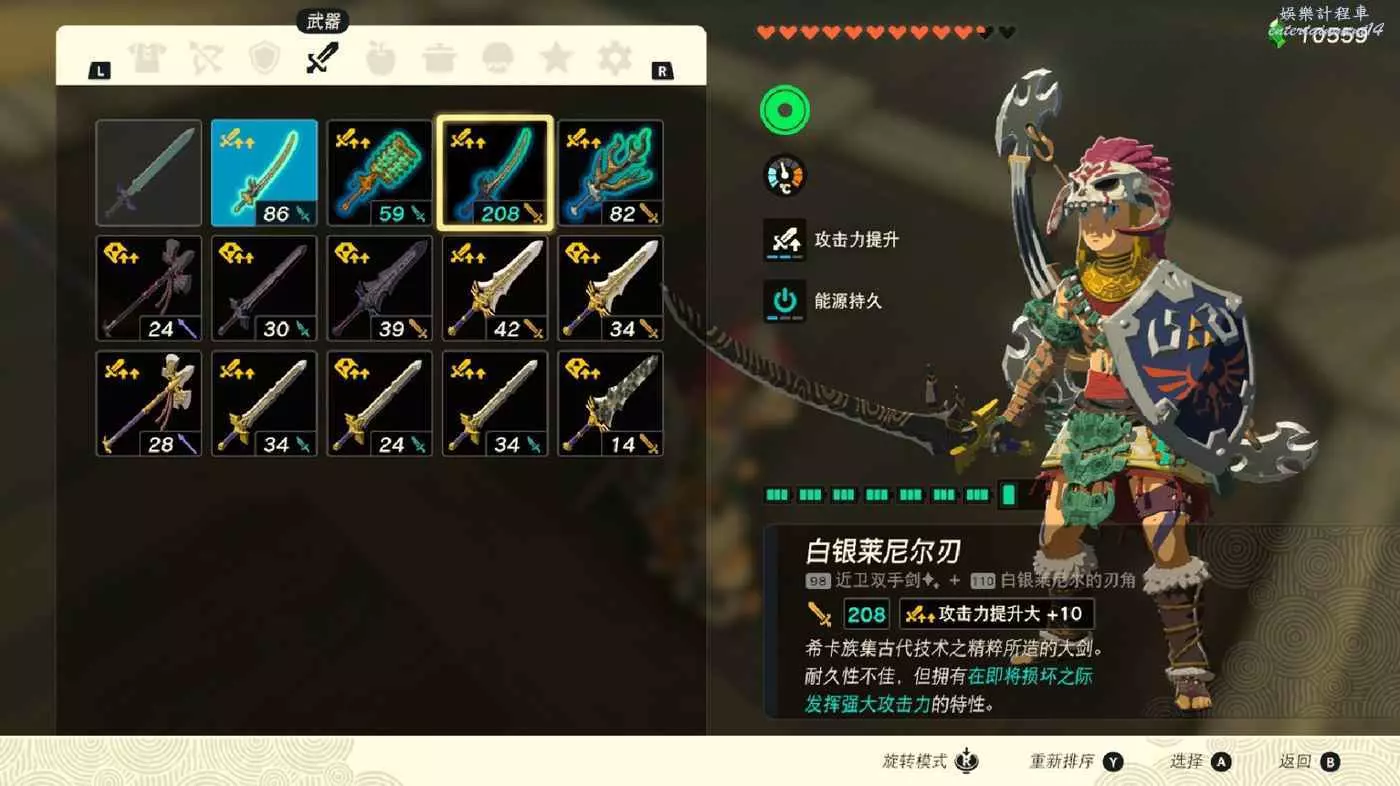The width and height of the screenshot is (1400, 786).
Task: Switch to the shields tab
Action: pyautogui.click(x=265, y=59)
